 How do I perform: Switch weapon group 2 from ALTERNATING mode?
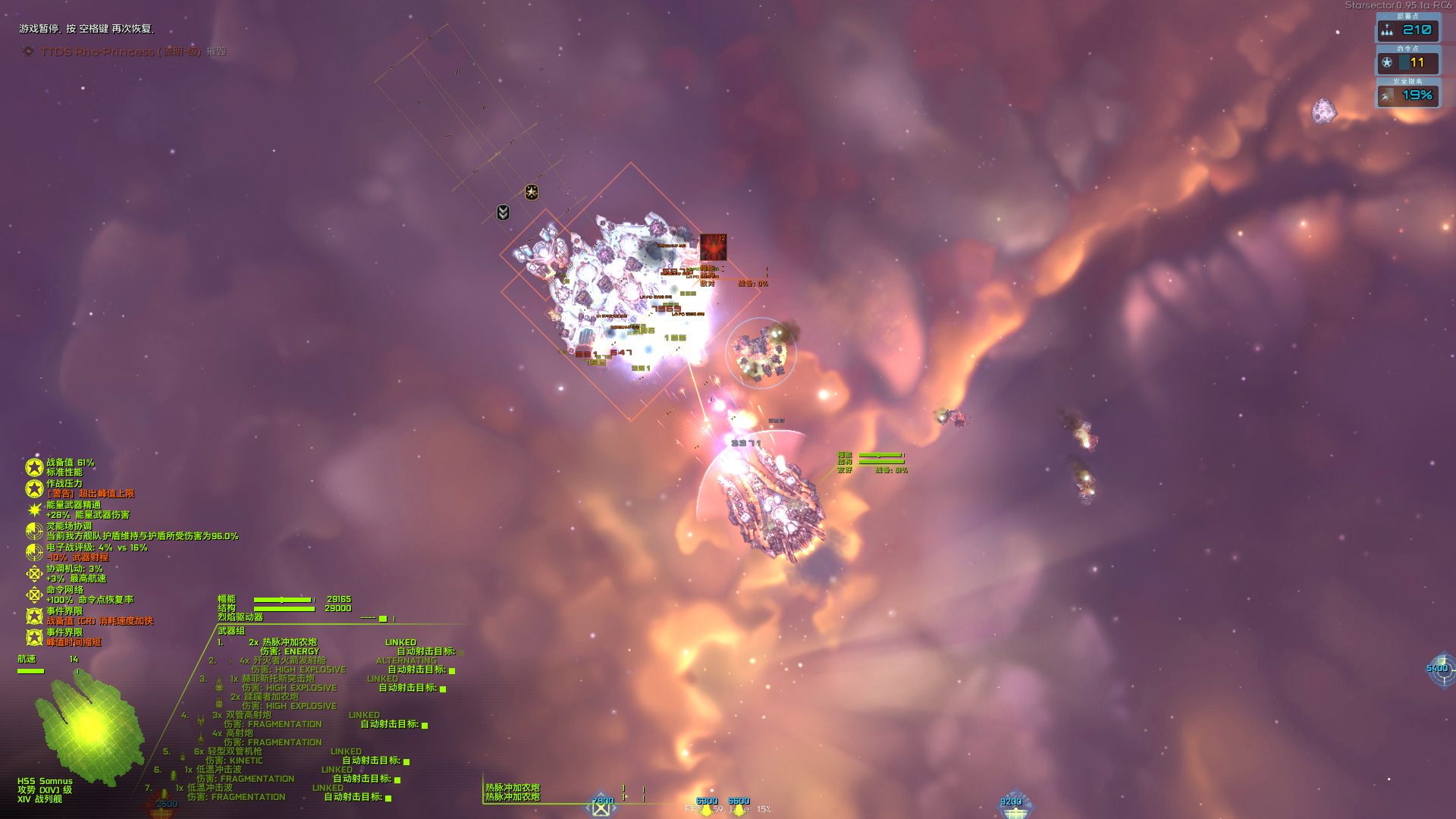pos(406,661)
